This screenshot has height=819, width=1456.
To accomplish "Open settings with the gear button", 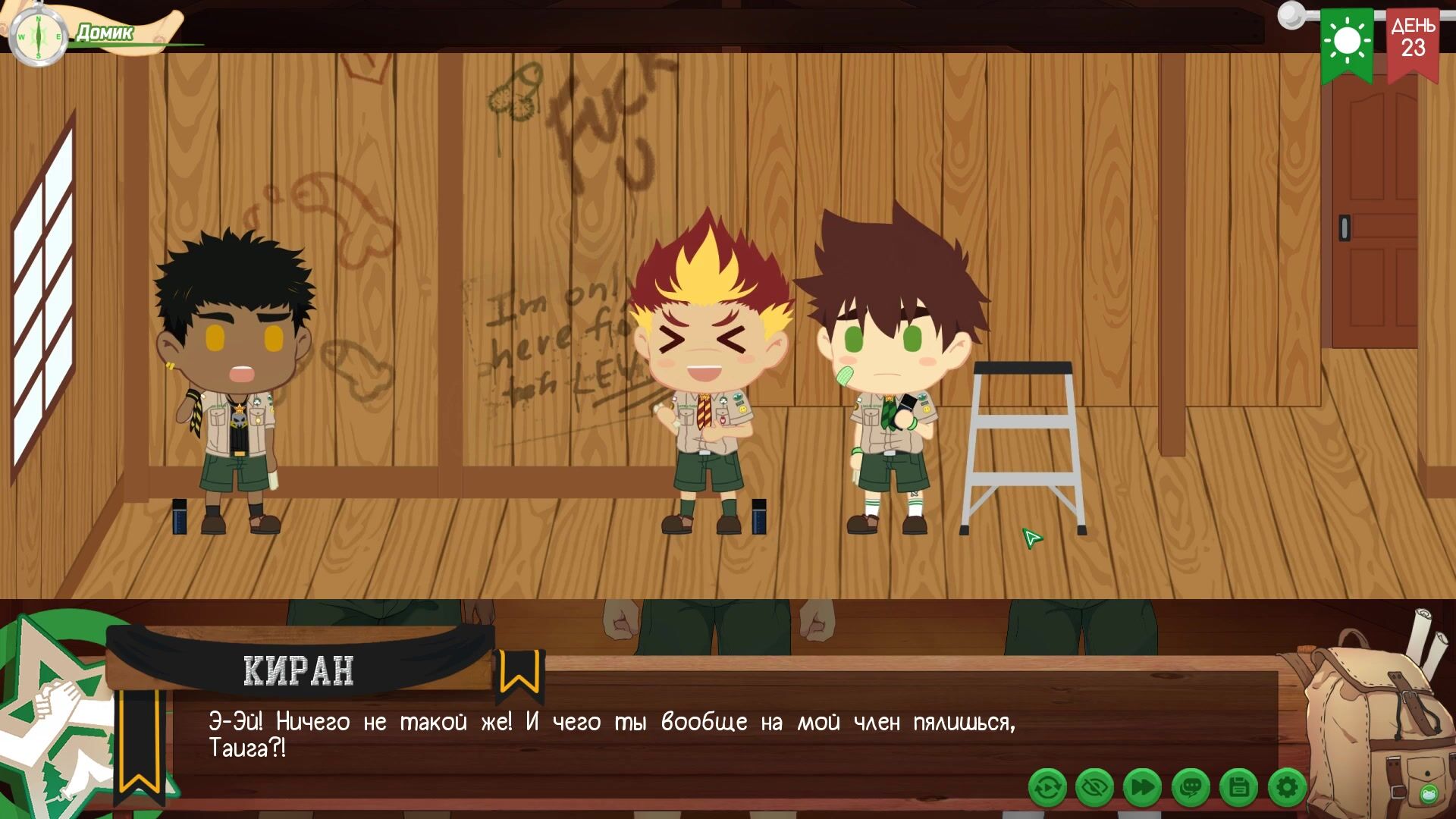I will [1286, 788].
